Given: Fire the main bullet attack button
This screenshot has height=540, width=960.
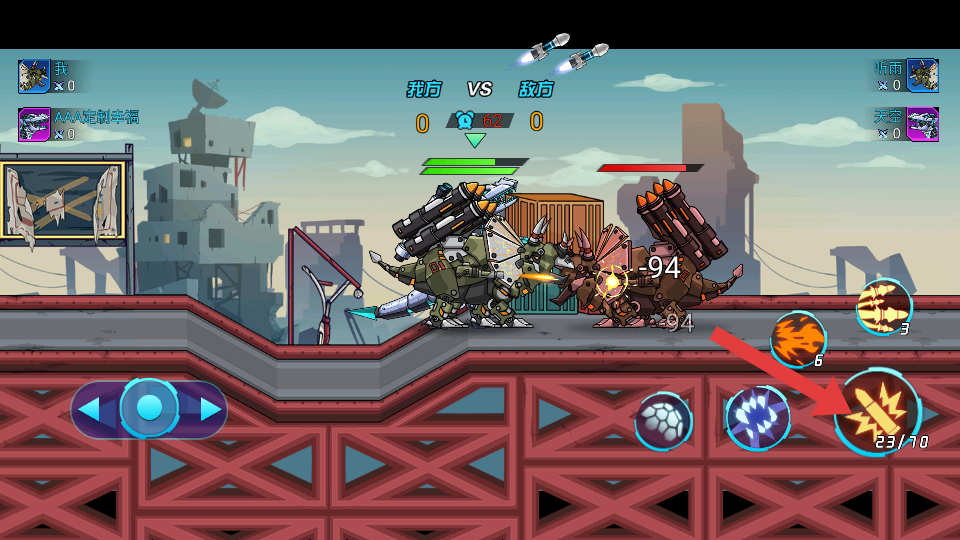Looking at the screenshot, I should pyautogui.click(x=877, y=411).
